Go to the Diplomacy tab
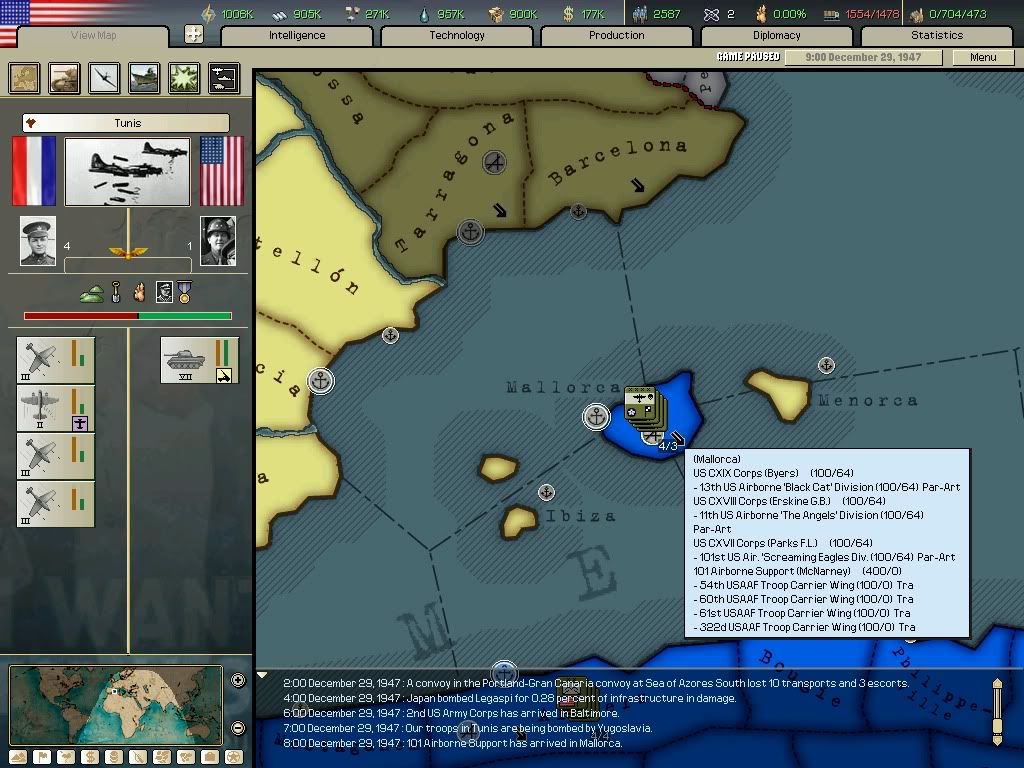Screen dimensions: 1024x768 click(777, 36)
